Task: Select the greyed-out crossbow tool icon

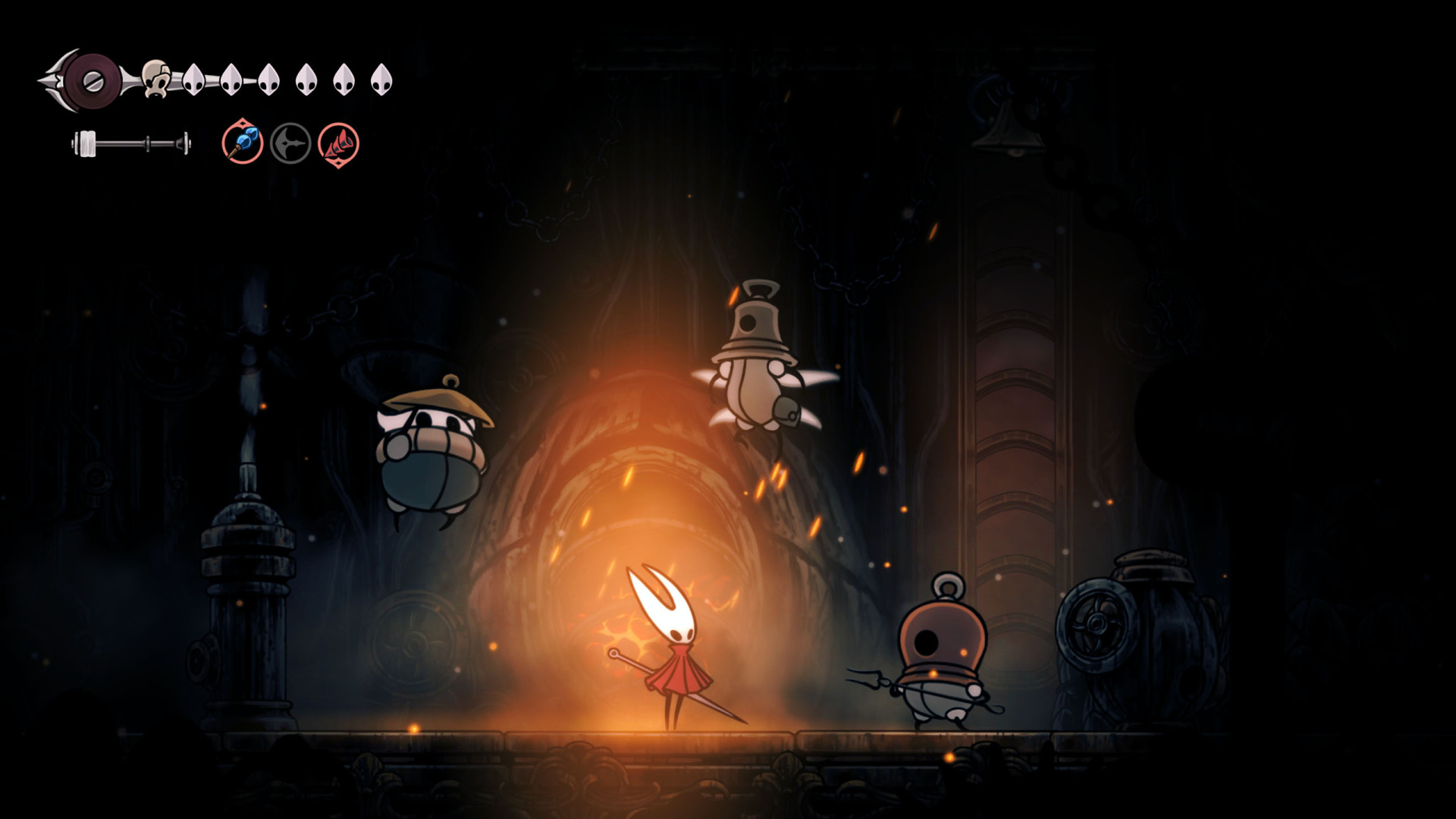Action: pos(290,143)
